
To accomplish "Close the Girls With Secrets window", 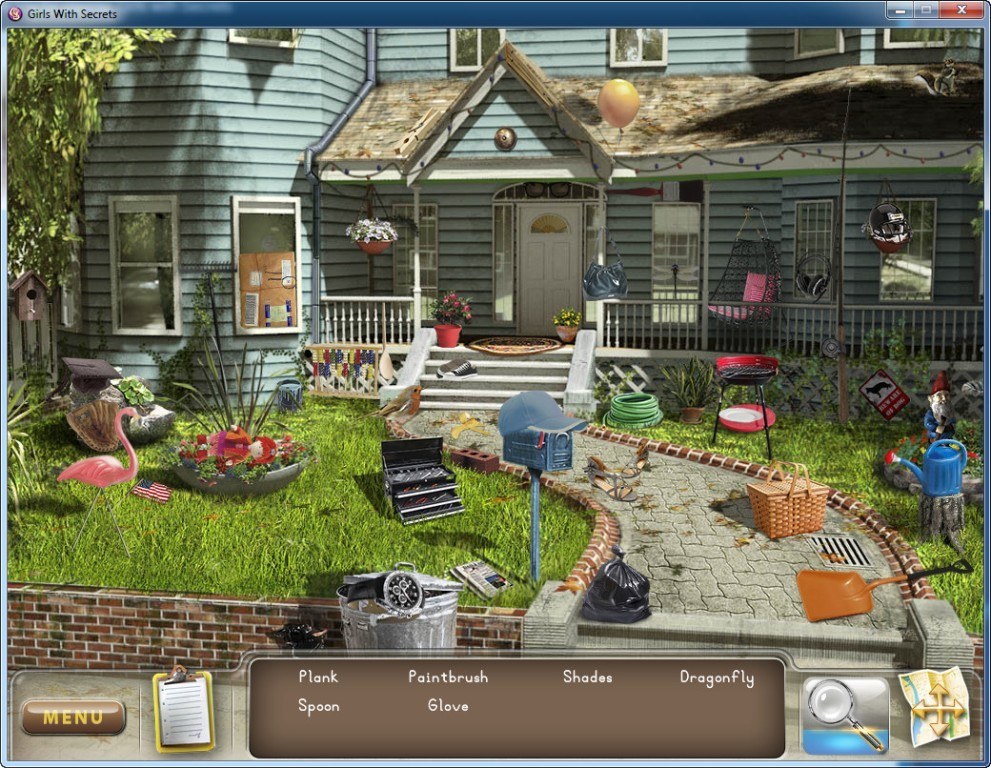I will coord(965,12).
